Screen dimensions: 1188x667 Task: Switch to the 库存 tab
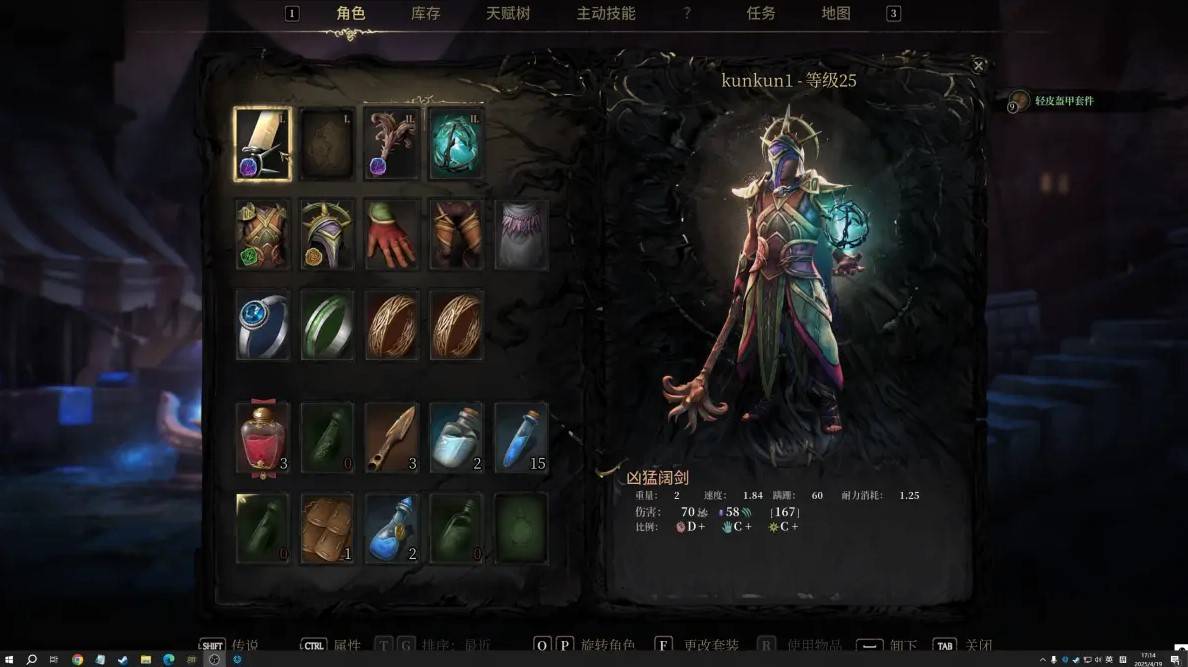[x=425, y=14]
